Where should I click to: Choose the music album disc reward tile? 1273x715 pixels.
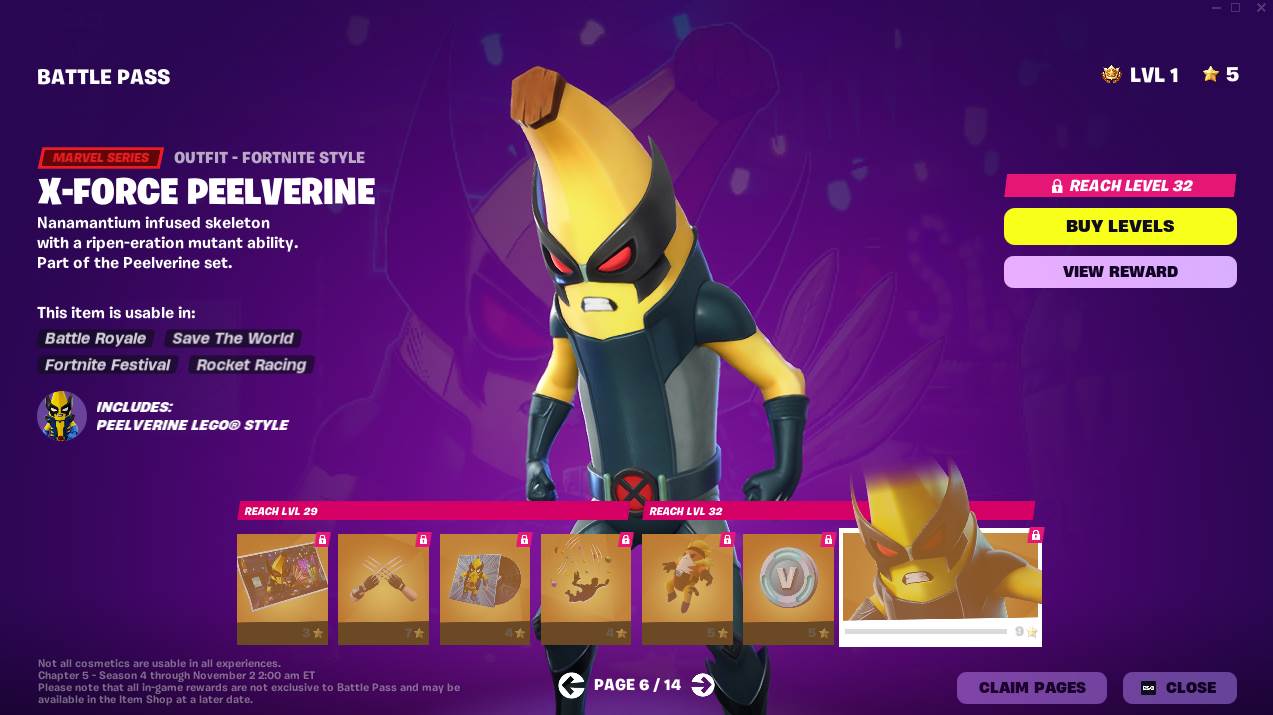(x=485, y=588)
